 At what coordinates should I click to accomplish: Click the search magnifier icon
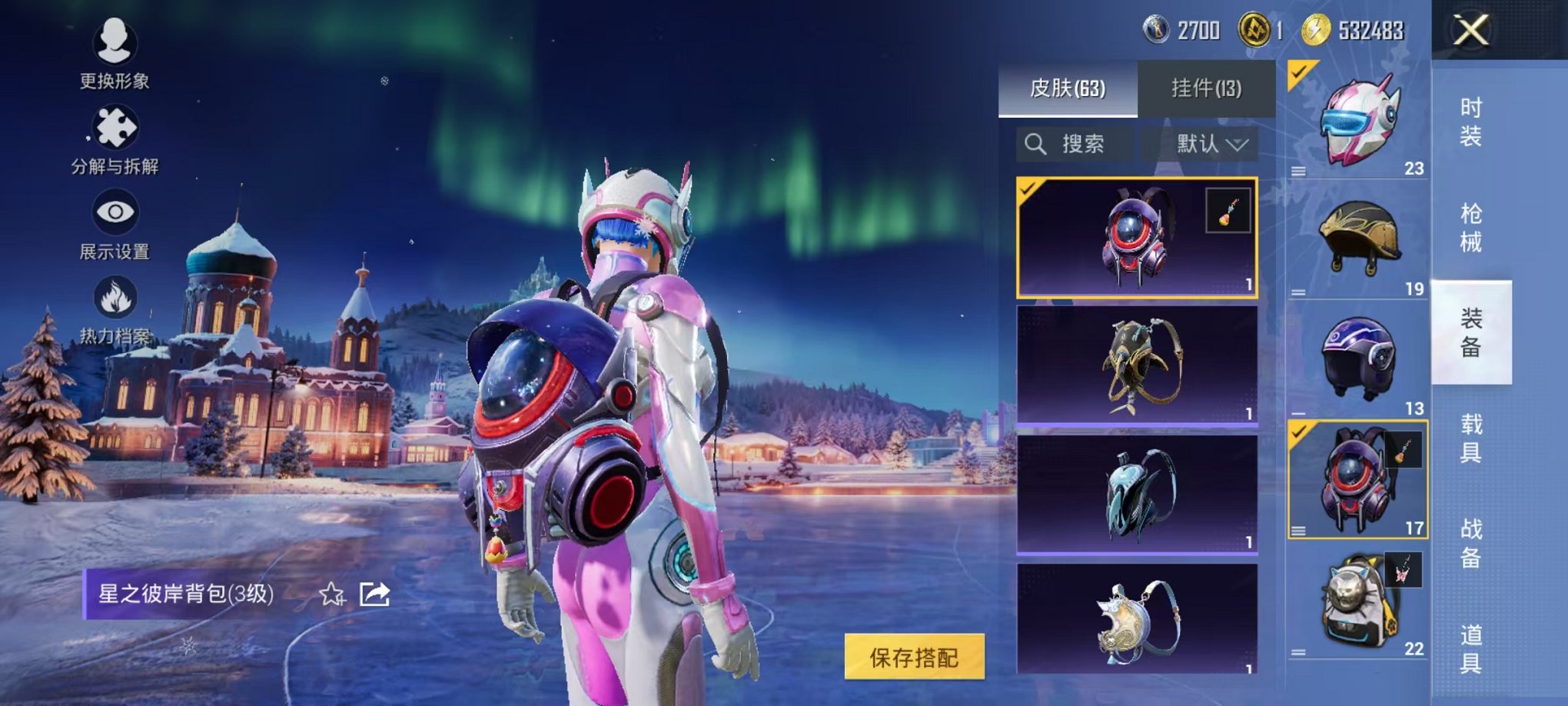1034,143
